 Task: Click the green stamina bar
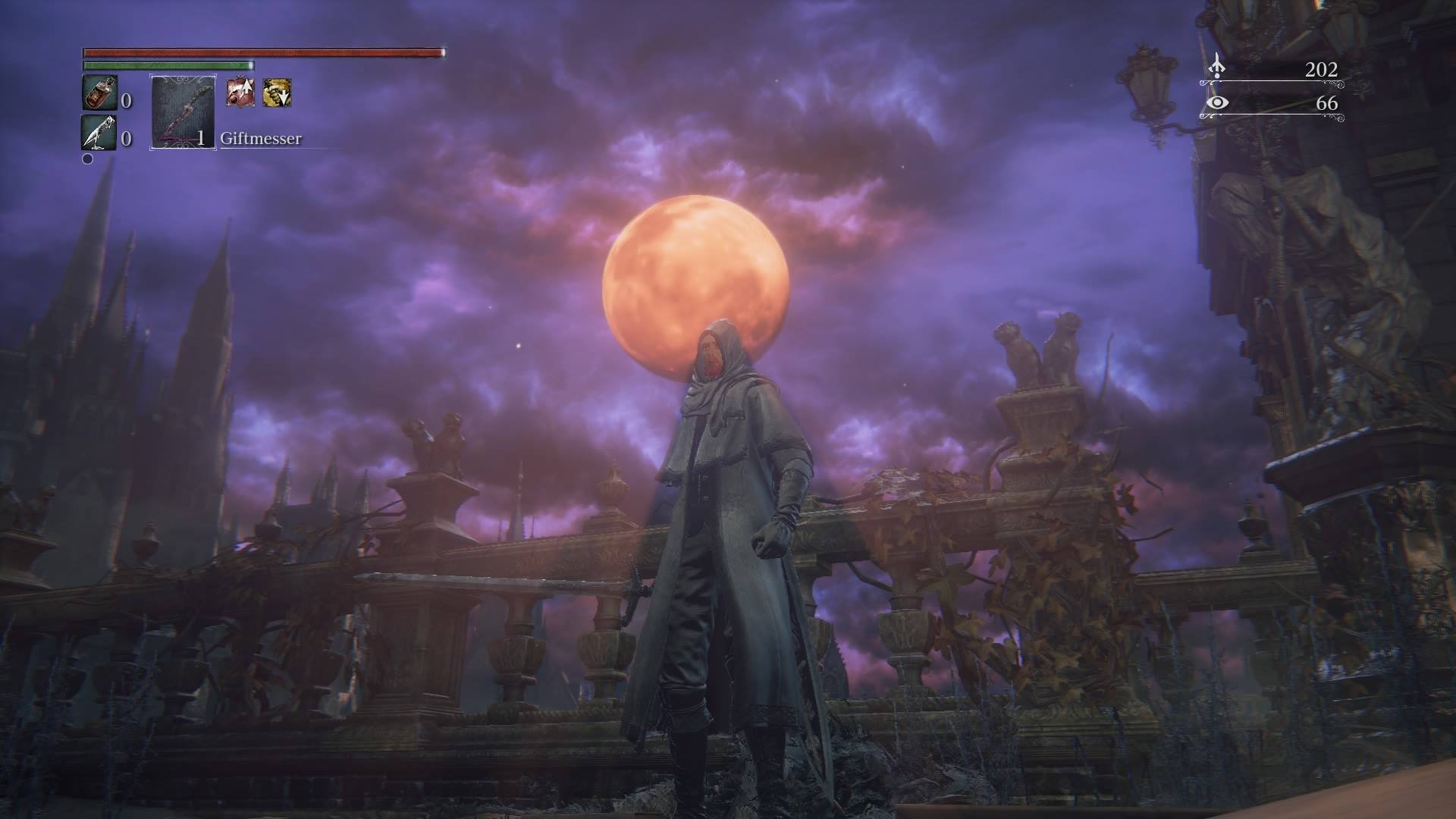[x=167, y=67]
